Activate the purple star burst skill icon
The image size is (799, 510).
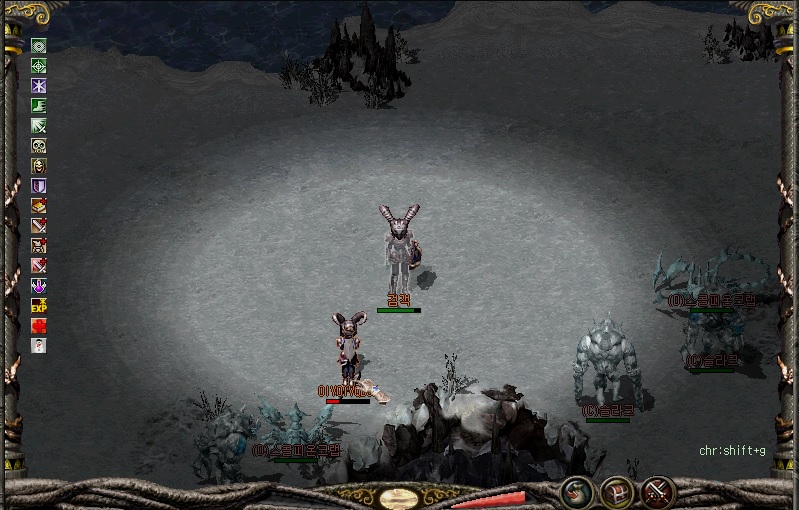tap(39, 86)
